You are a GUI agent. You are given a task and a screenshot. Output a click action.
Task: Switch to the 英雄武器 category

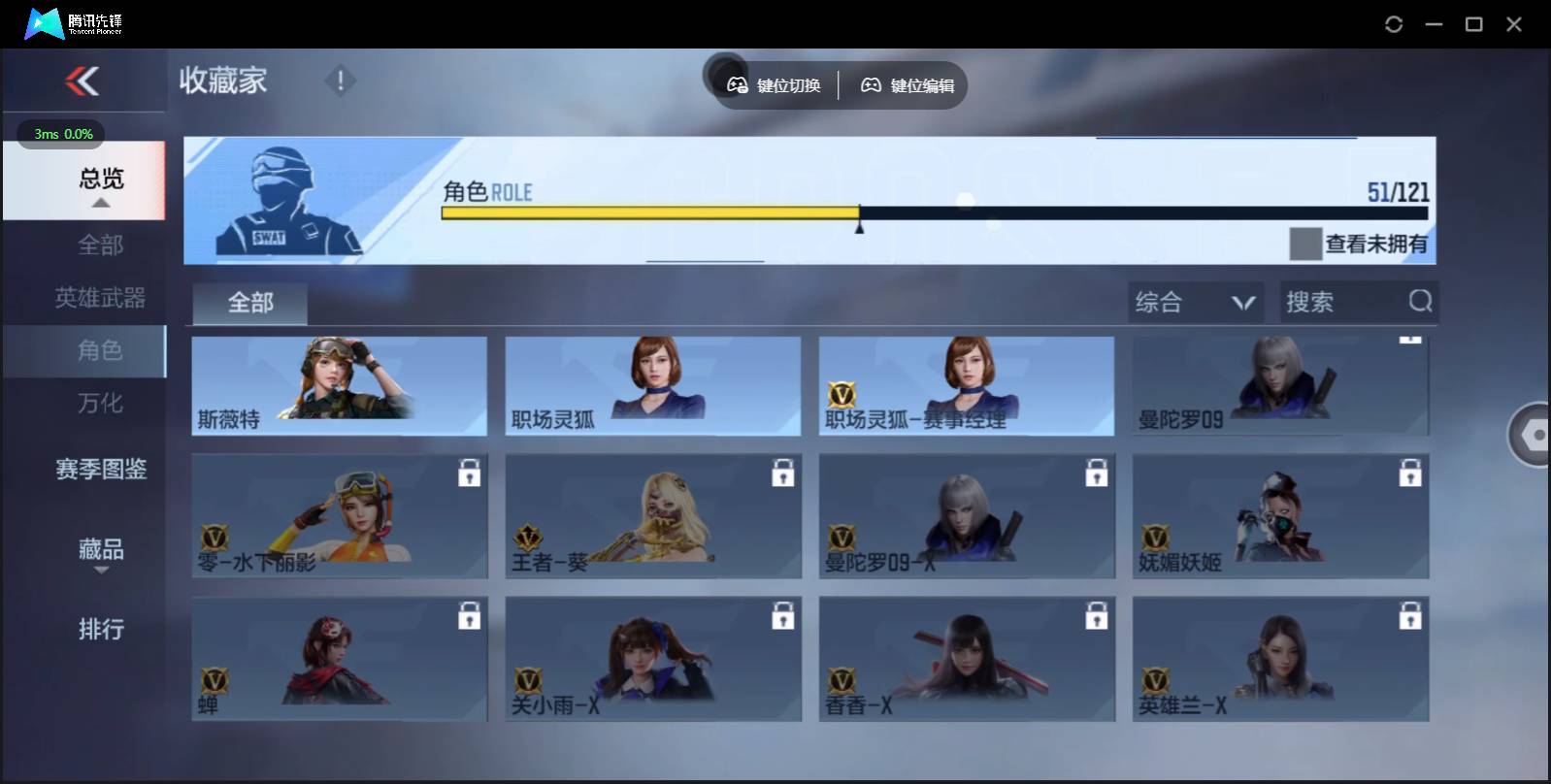tap(100, 298)
